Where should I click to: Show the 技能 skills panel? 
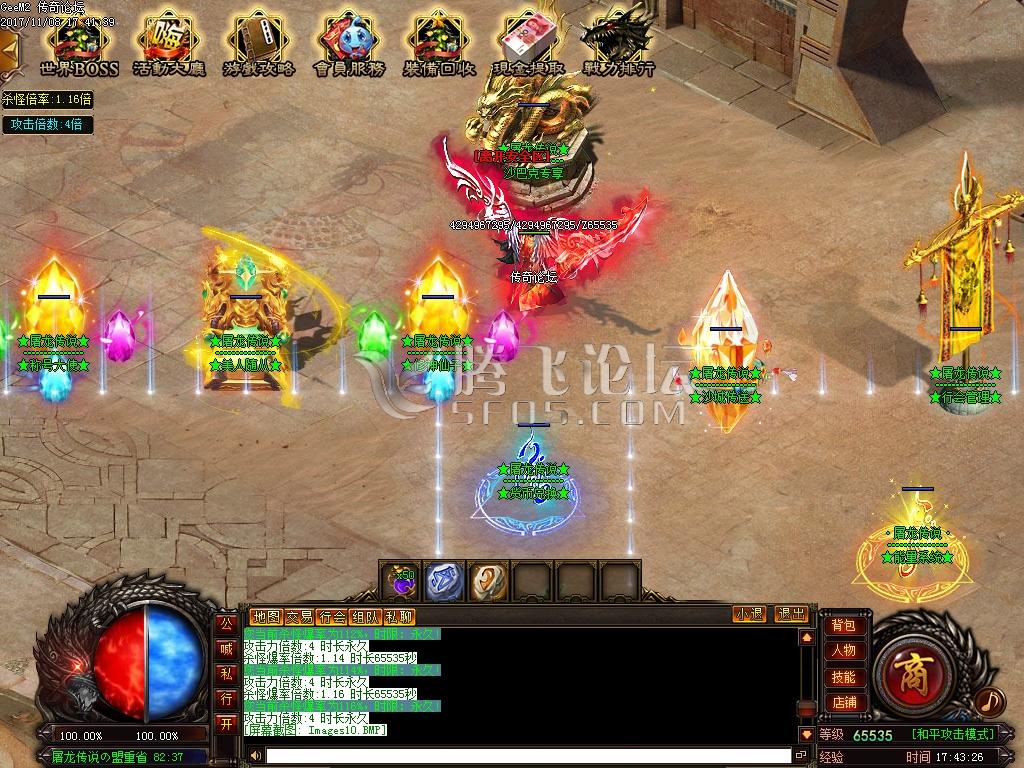click(844, 677)
